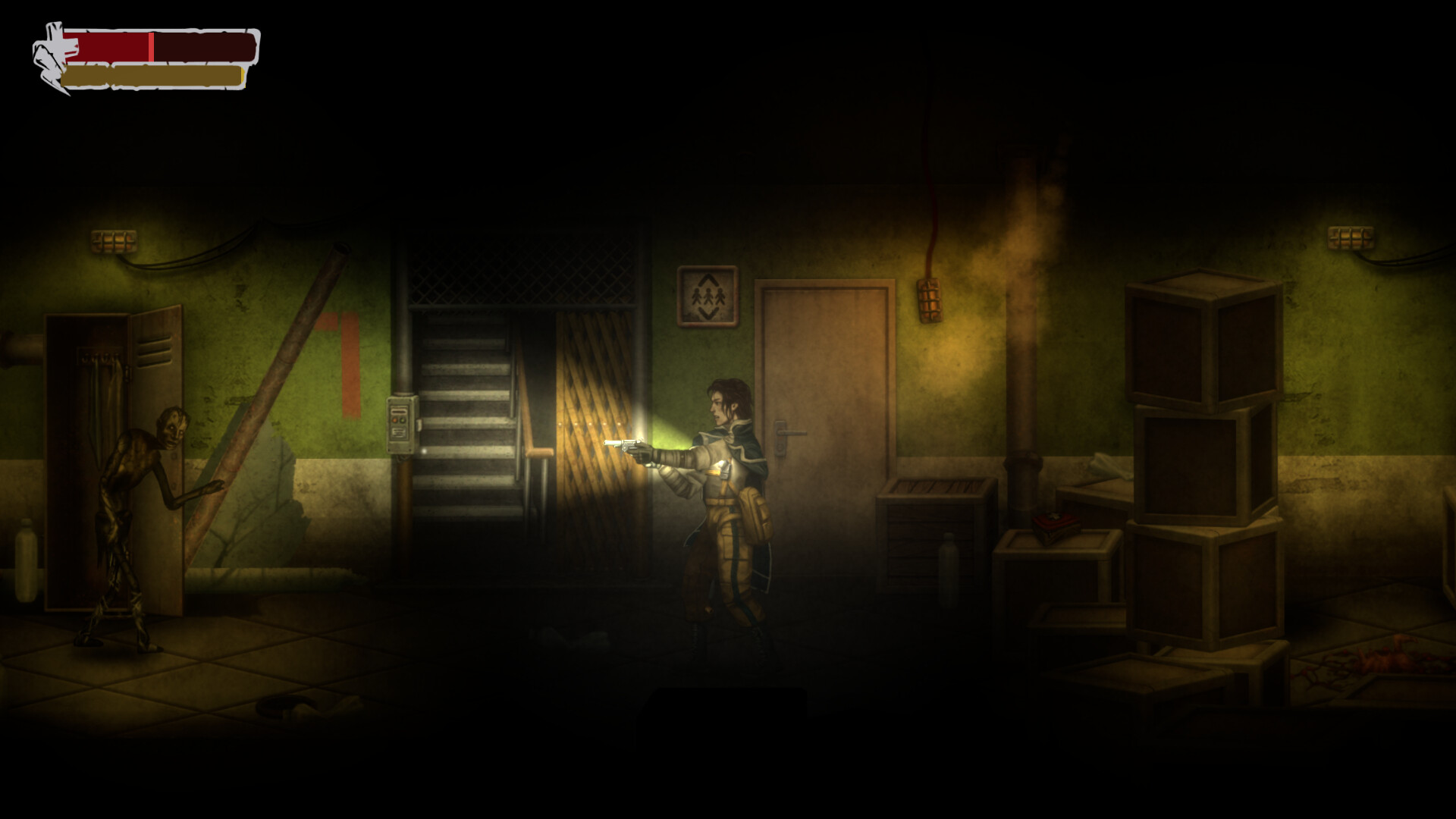Select the crossed-figures sign above the door
The height and width of the screenshot is (819, 1456).
click(x=708, y=294)
